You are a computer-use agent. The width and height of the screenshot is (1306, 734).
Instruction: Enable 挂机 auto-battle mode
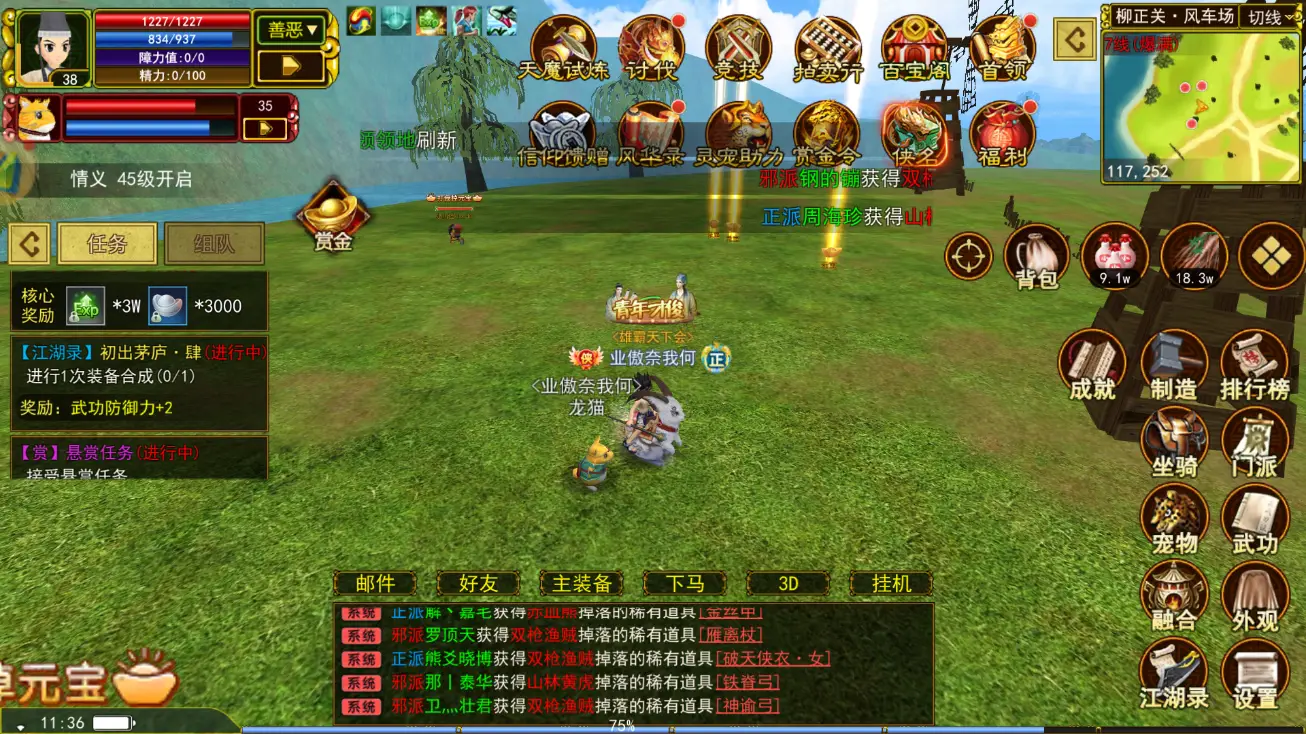[891, 582]
